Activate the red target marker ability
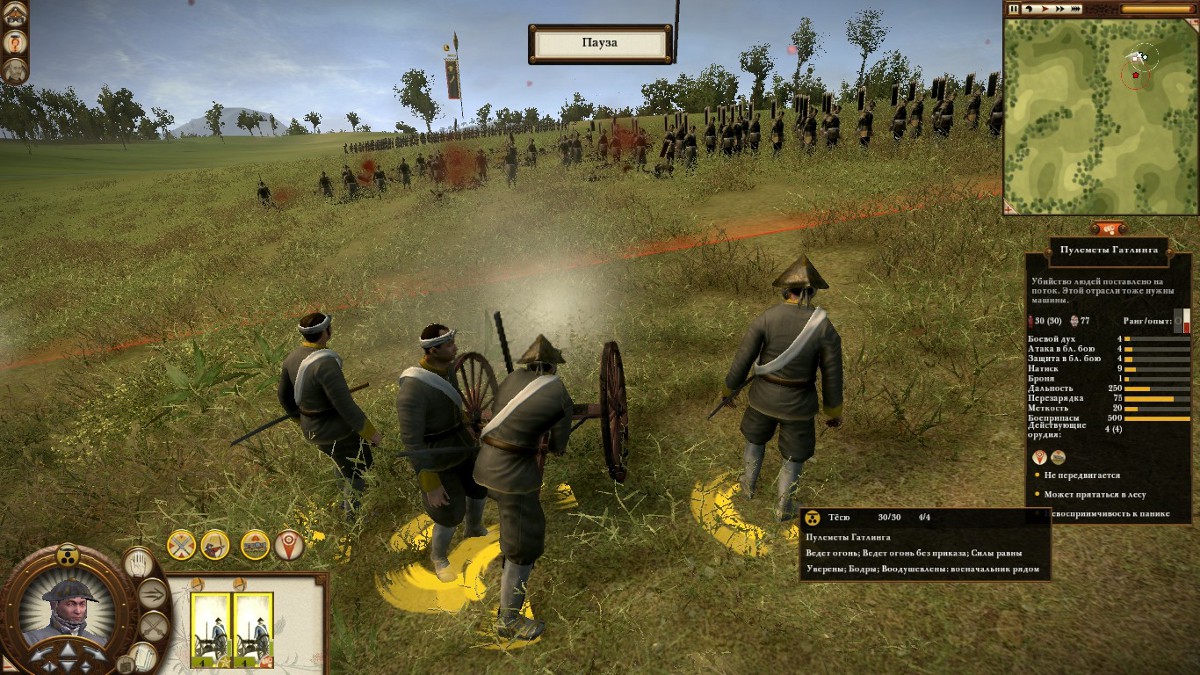This screenshot has height=675, width=1200. [x=289, y=544]
